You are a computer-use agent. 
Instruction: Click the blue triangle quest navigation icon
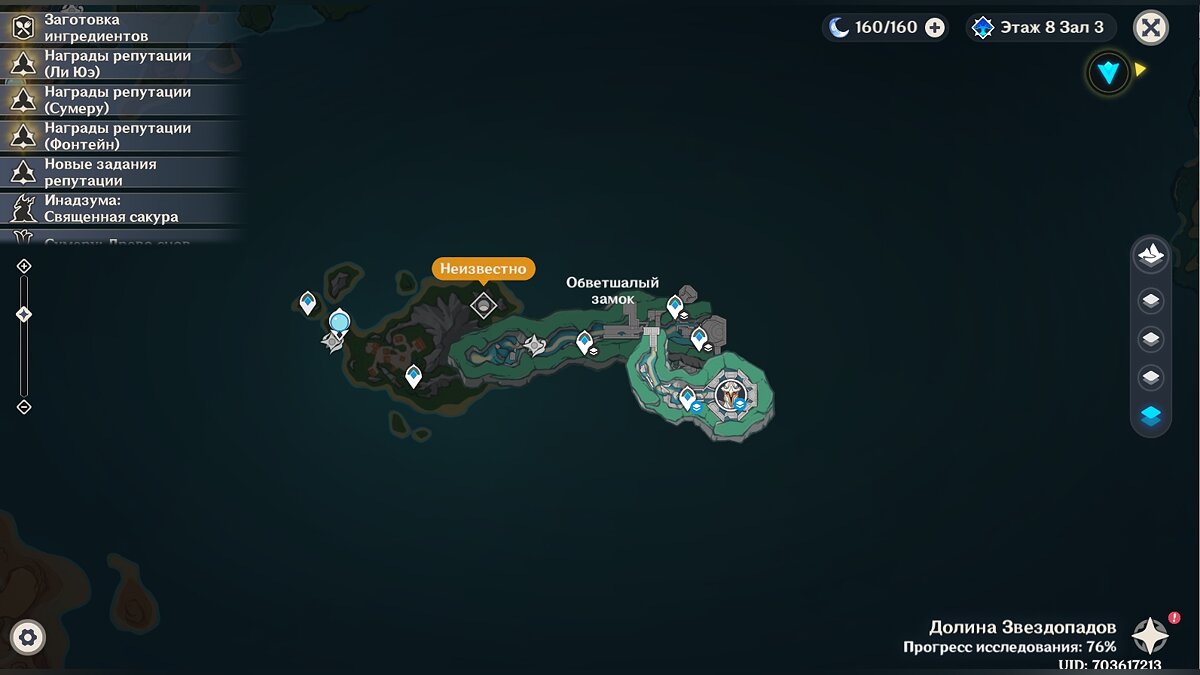pyautogui.click(x=1108, y=72)
